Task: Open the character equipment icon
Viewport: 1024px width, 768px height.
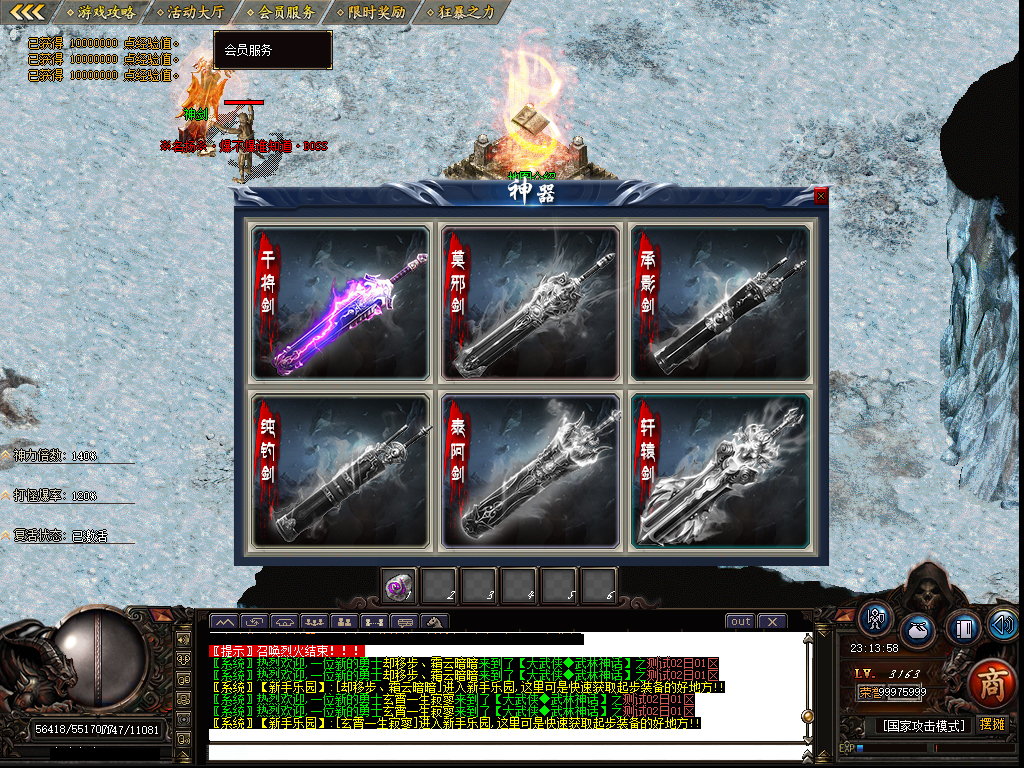Action: (876, 620)
